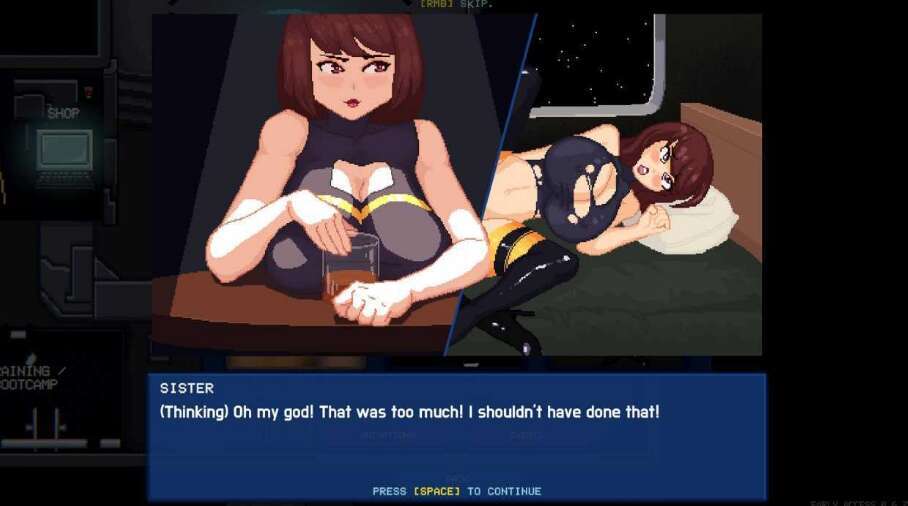Click the Sister dialogue box to advance

pyautogui.click(x=456, y=436)
